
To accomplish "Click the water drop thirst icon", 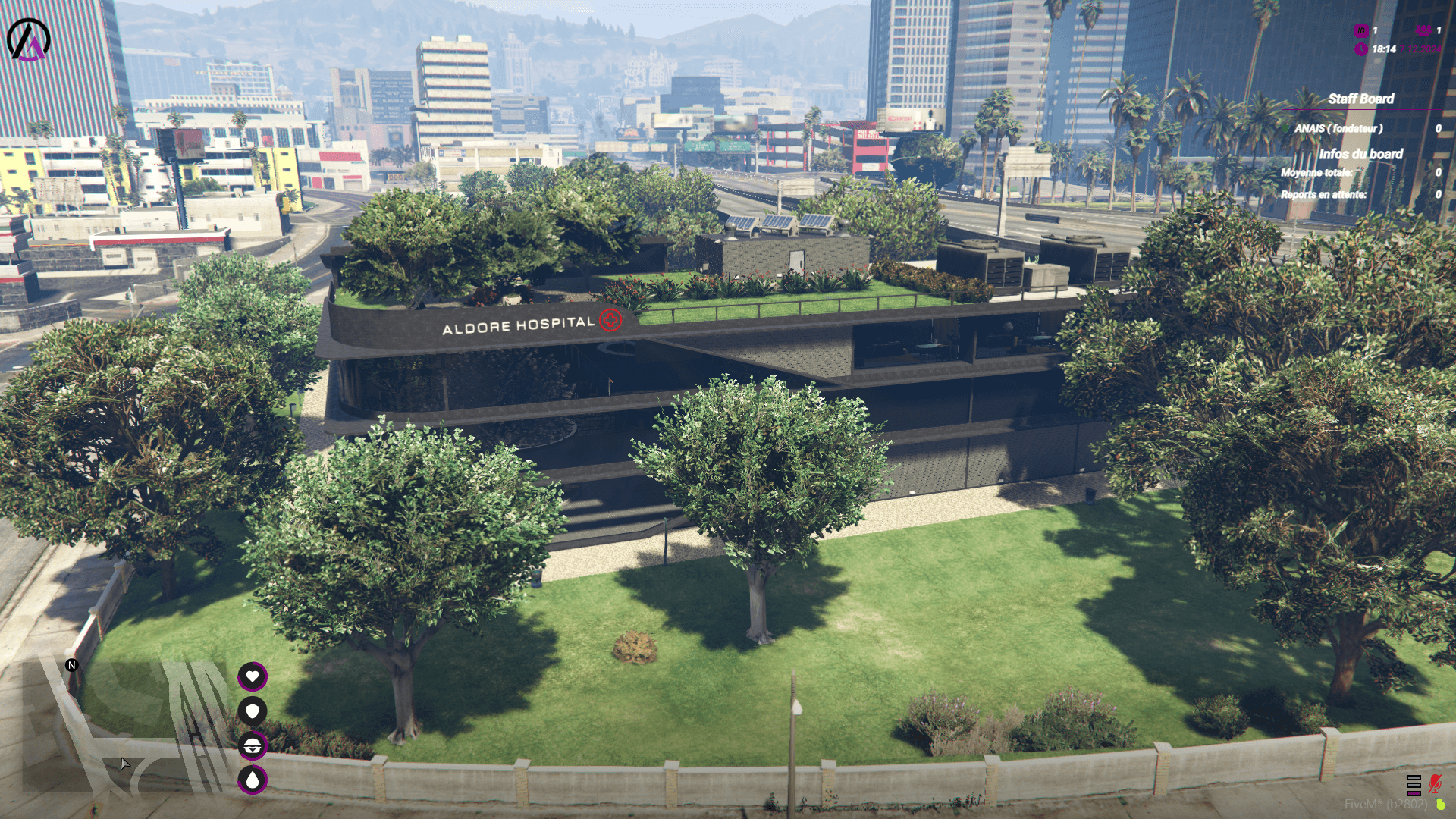I will 253,779.
